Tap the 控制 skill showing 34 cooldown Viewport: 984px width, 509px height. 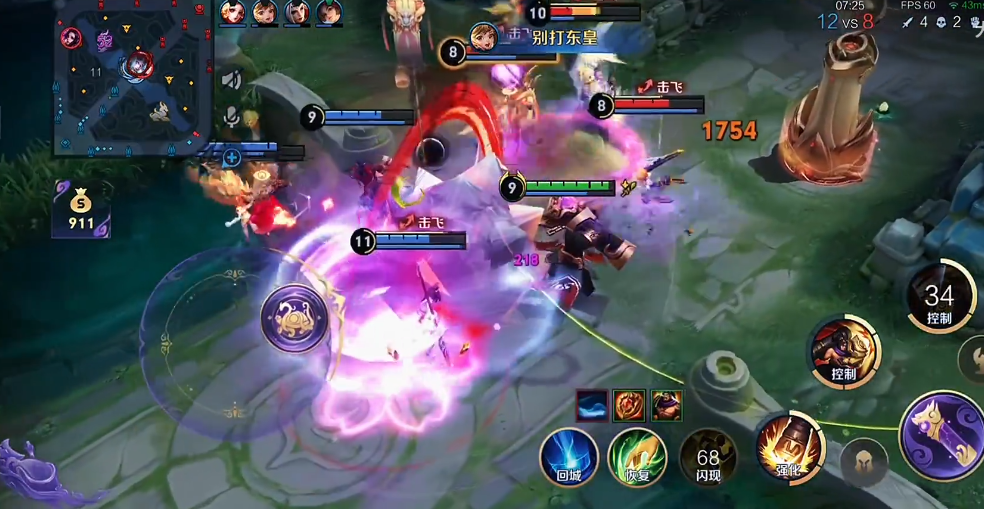(940, 297)
